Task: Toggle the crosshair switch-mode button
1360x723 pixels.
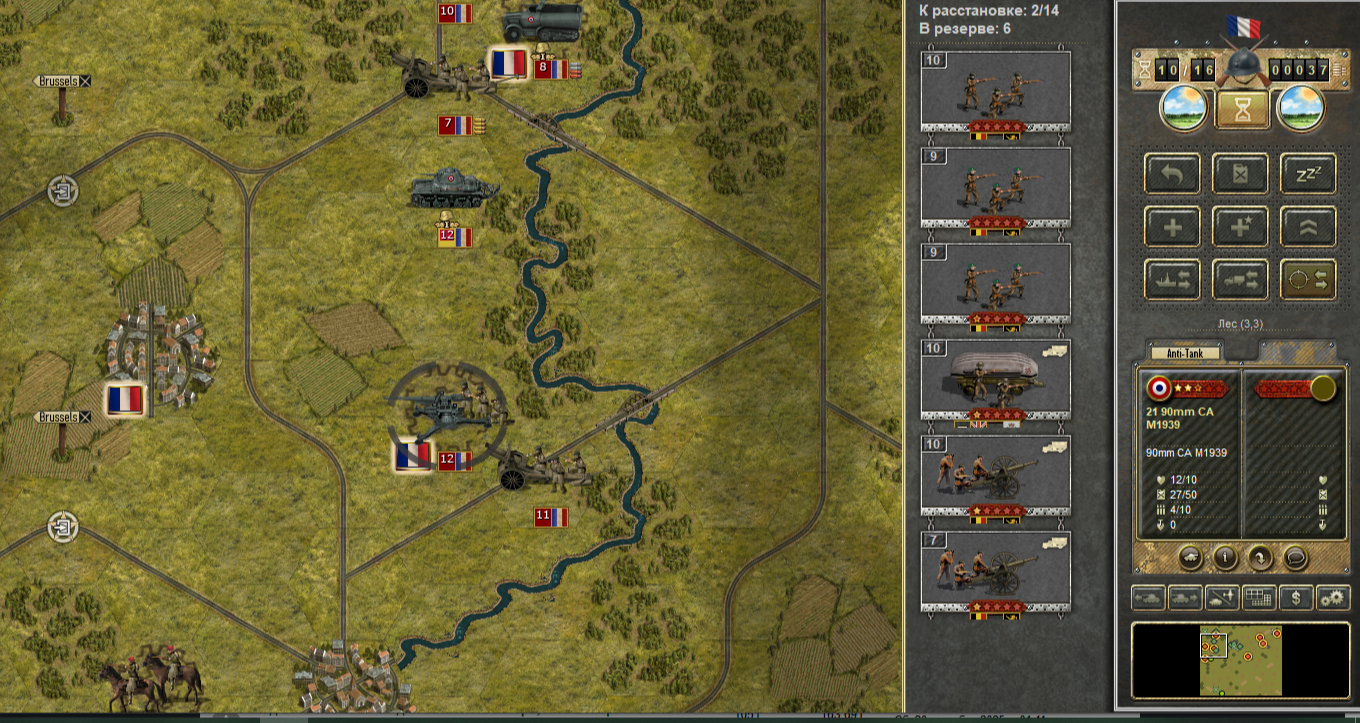Action: 1308,280
